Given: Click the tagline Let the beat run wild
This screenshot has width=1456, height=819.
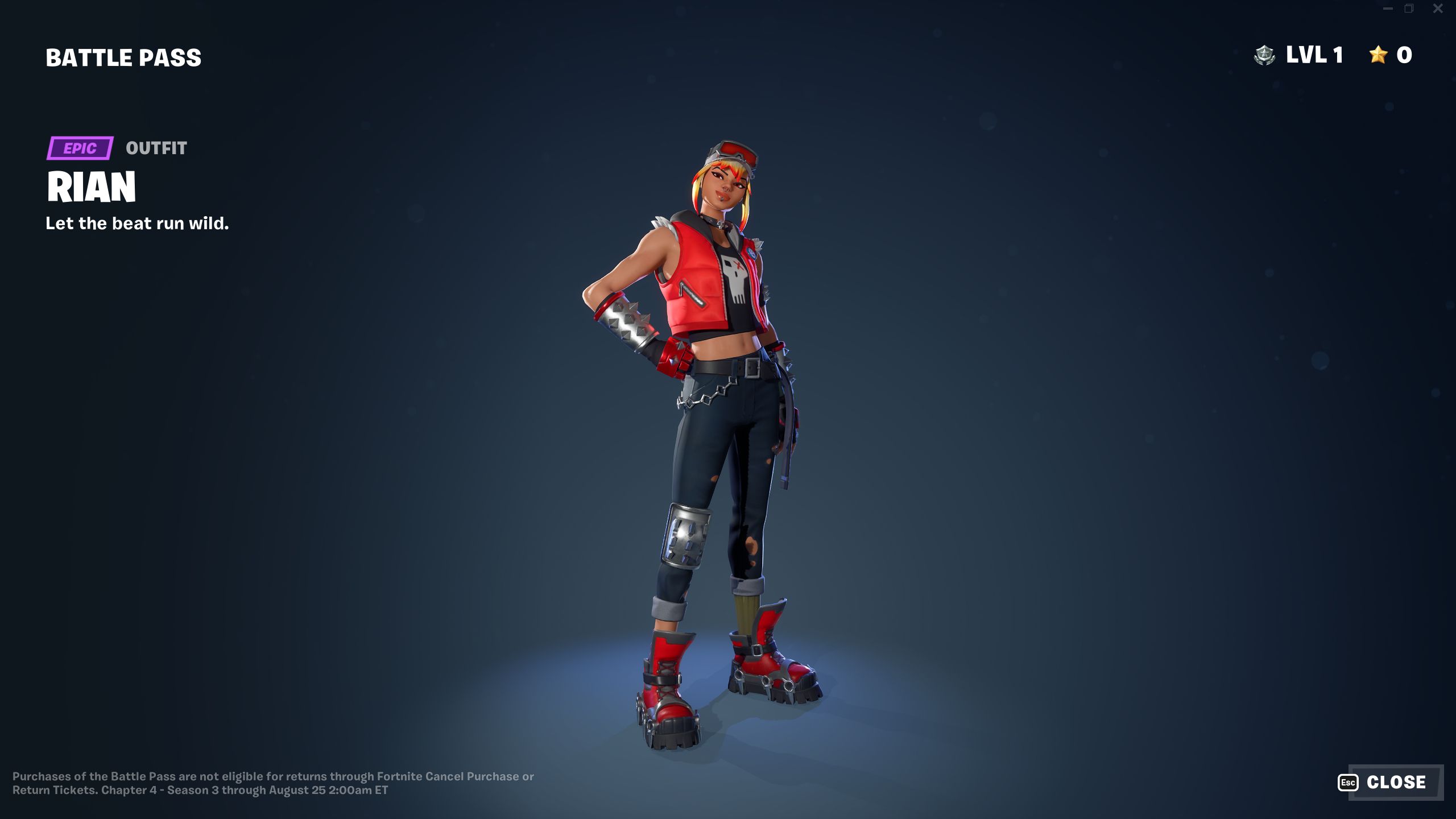Looking at the screenshot, I should tap(136, 224).
